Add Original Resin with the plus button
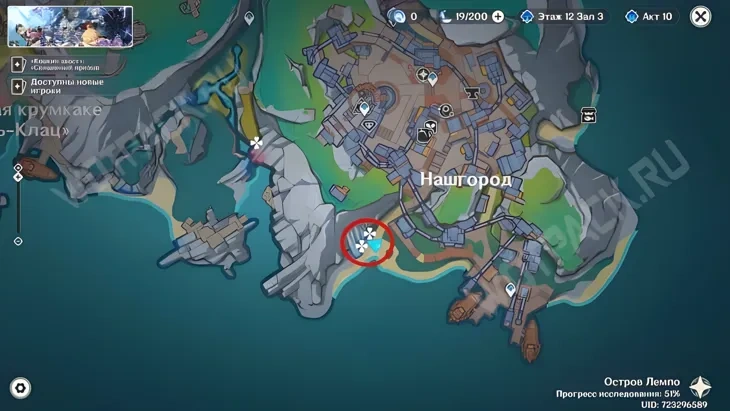Screen dimensions: 730x411 coord(498,17)
